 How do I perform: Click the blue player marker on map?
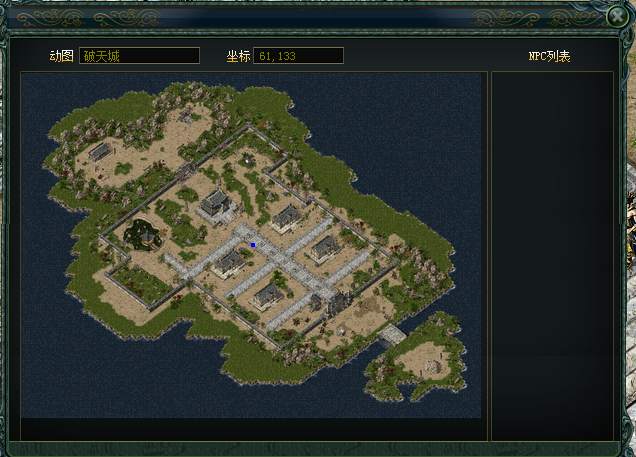[x=253, y=244]
